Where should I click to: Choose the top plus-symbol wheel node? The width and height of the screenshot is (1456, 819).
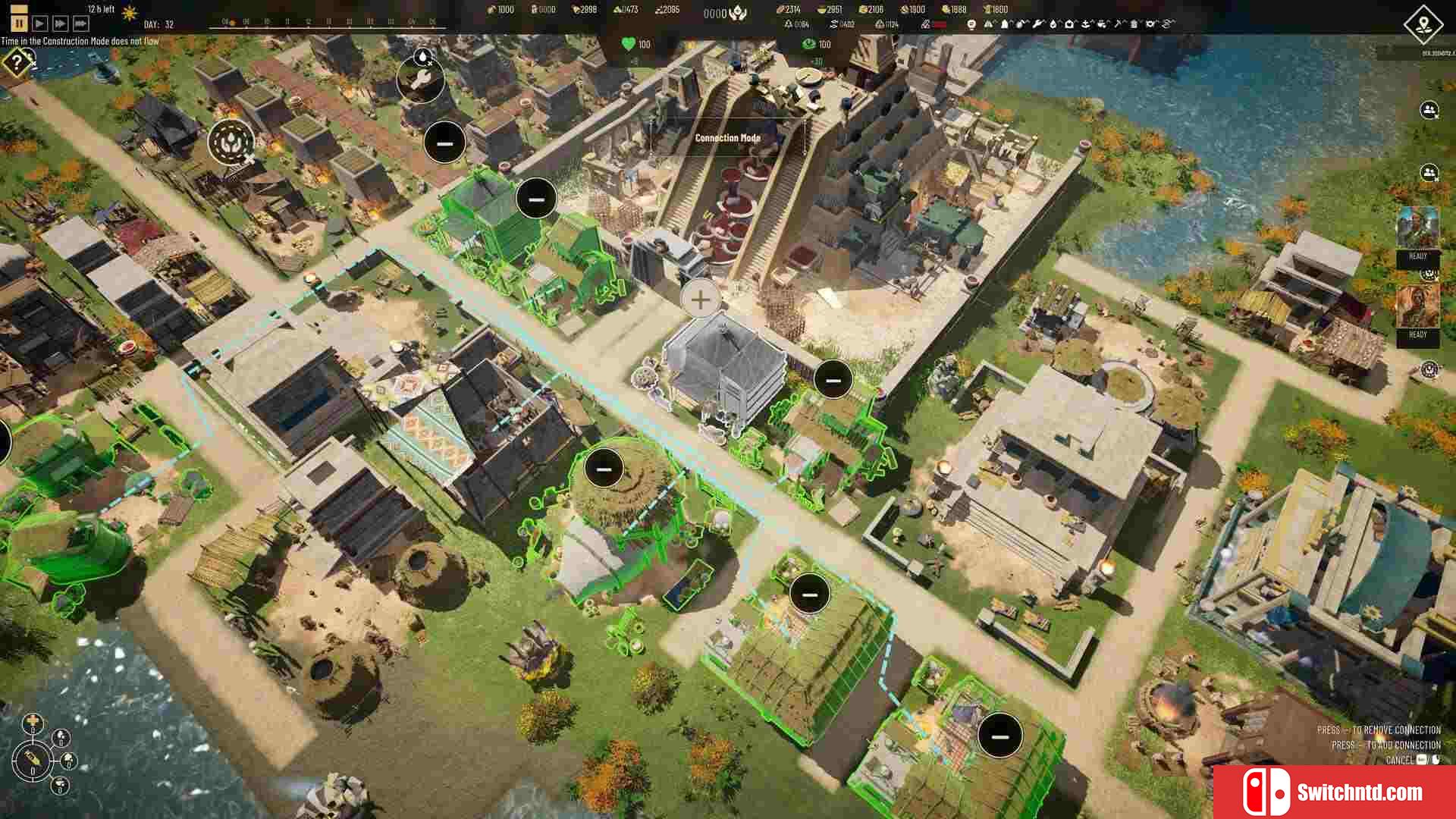coord(33,721)
